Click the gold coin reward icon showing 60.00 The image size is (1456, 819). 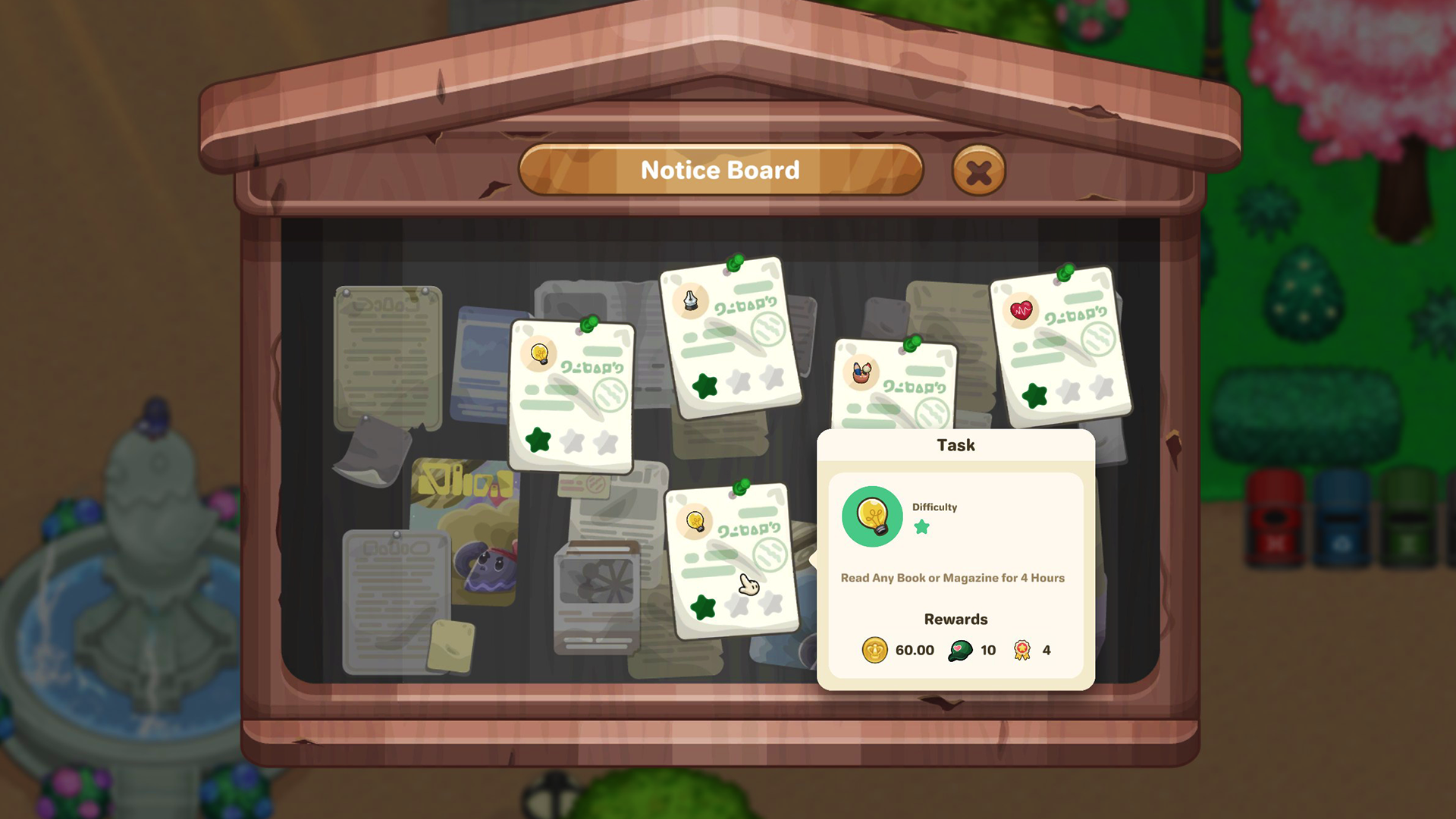[877, 650]
